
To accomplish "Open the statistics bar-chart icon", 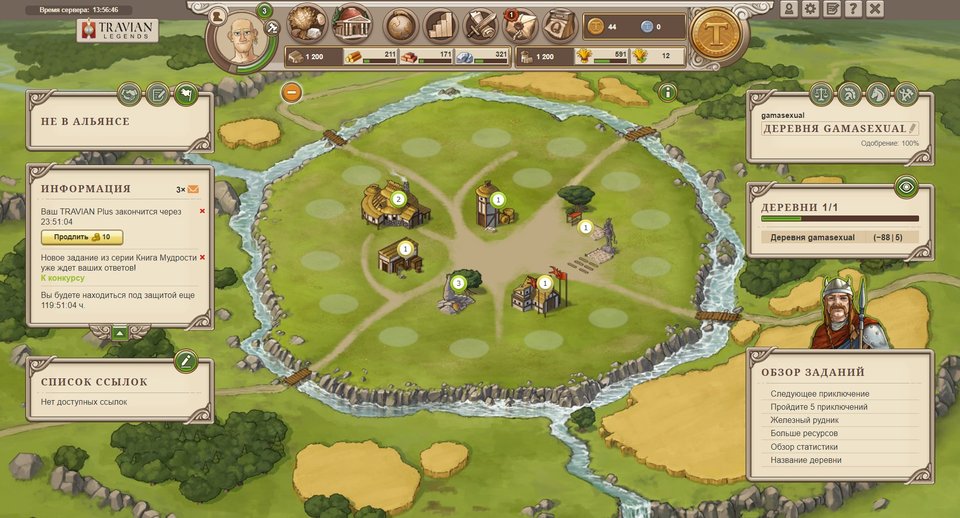I will click(441, 24).
